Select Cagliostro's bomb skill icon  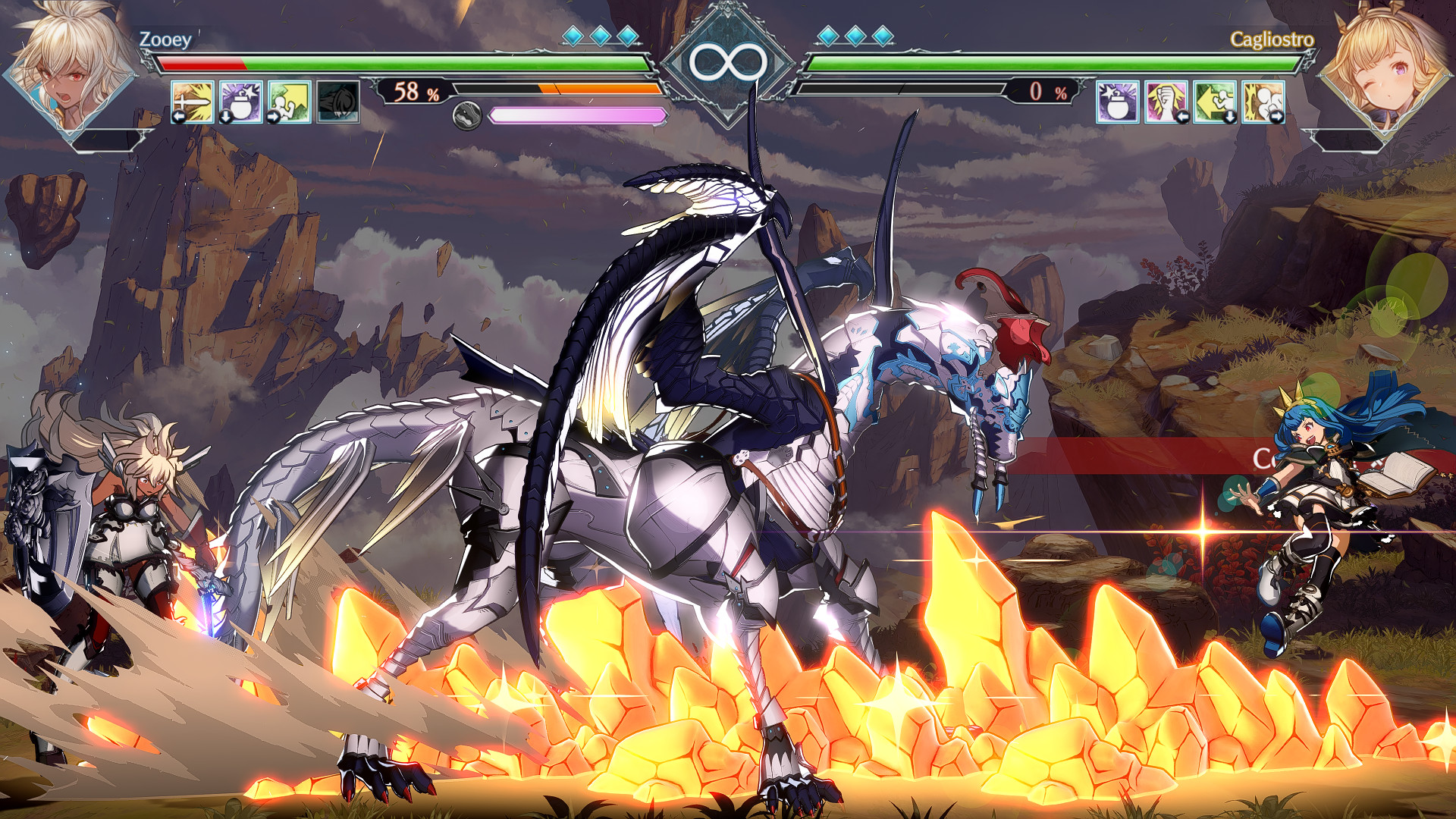tap(1118, 102)
